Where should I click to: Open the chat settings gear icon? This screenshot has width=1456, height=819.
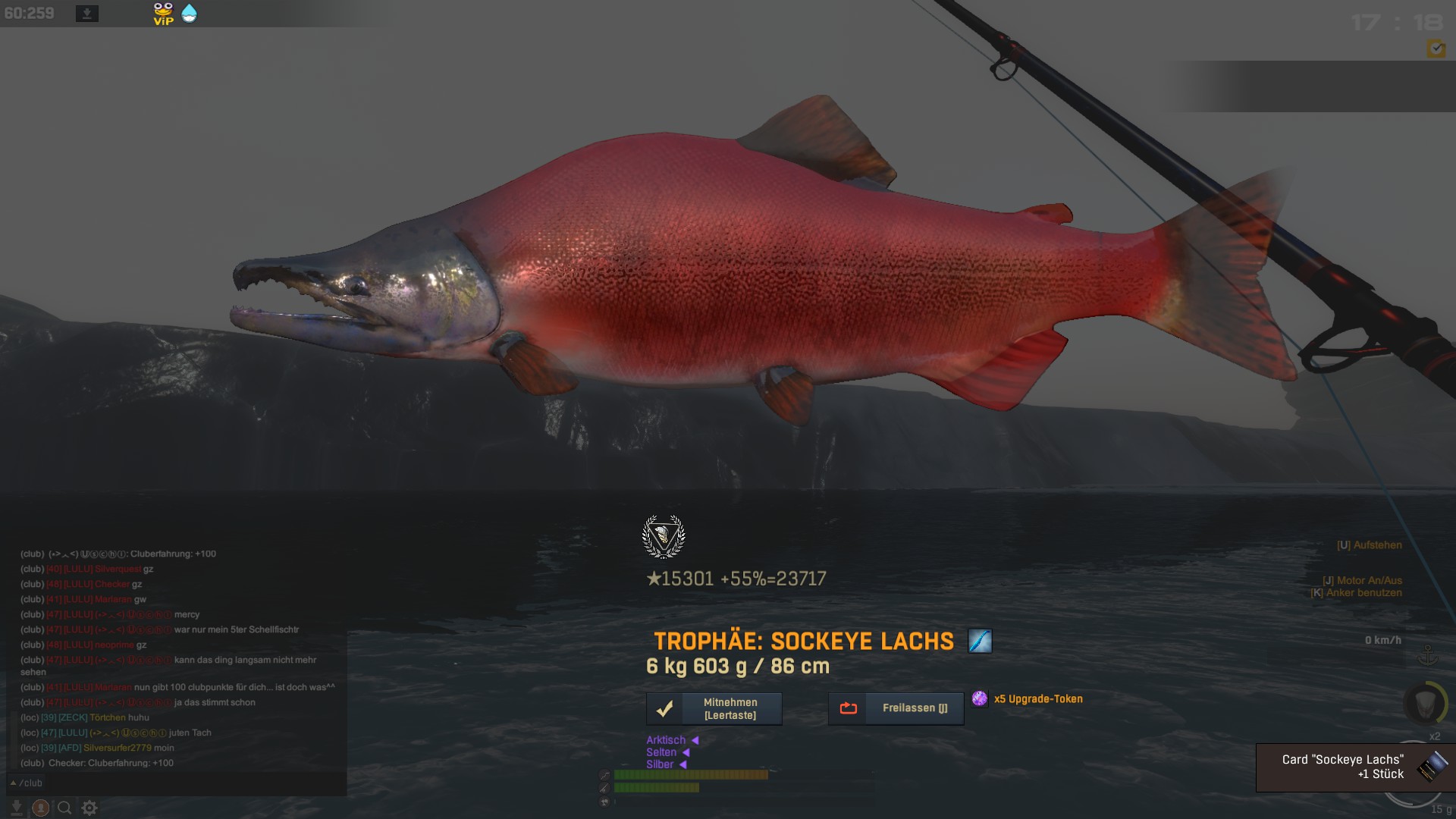pyautogui.click(x=89, y=808)
